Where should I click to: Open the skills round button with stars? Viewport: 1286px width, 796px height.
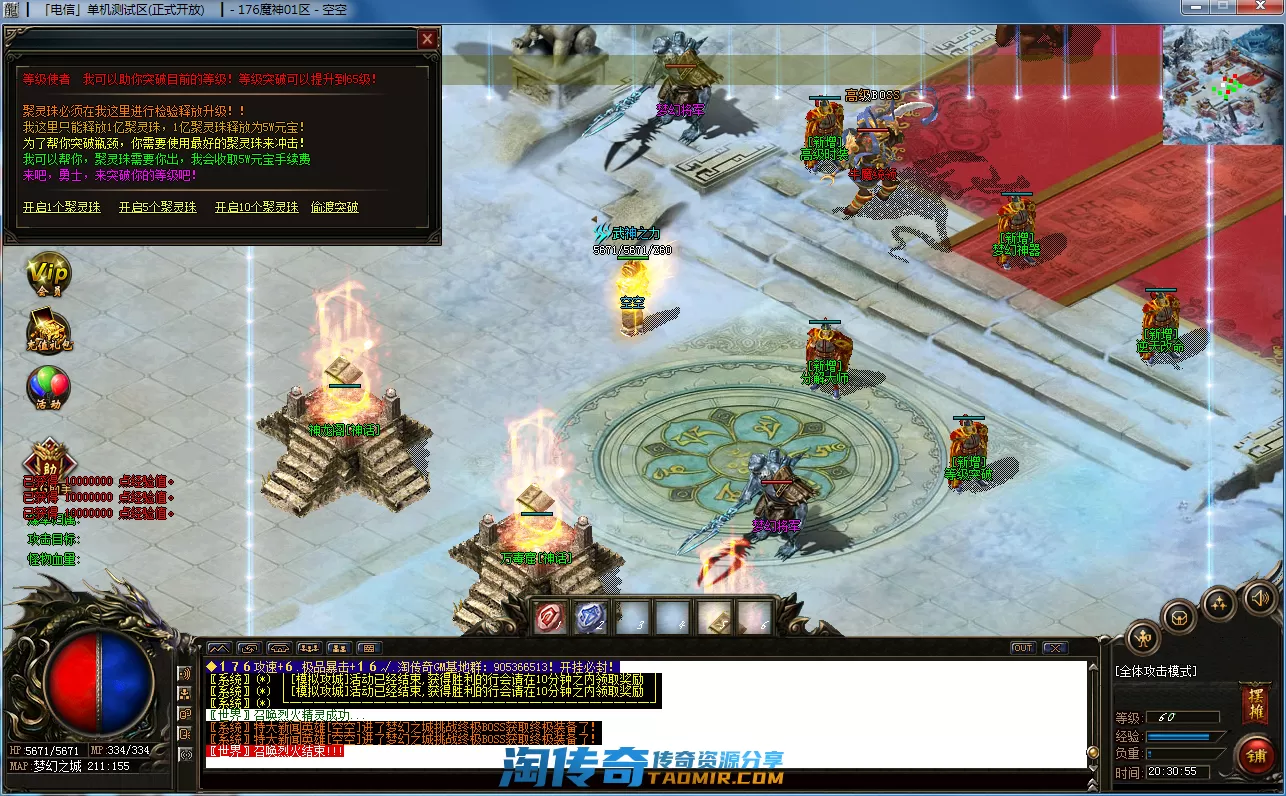1220,602
